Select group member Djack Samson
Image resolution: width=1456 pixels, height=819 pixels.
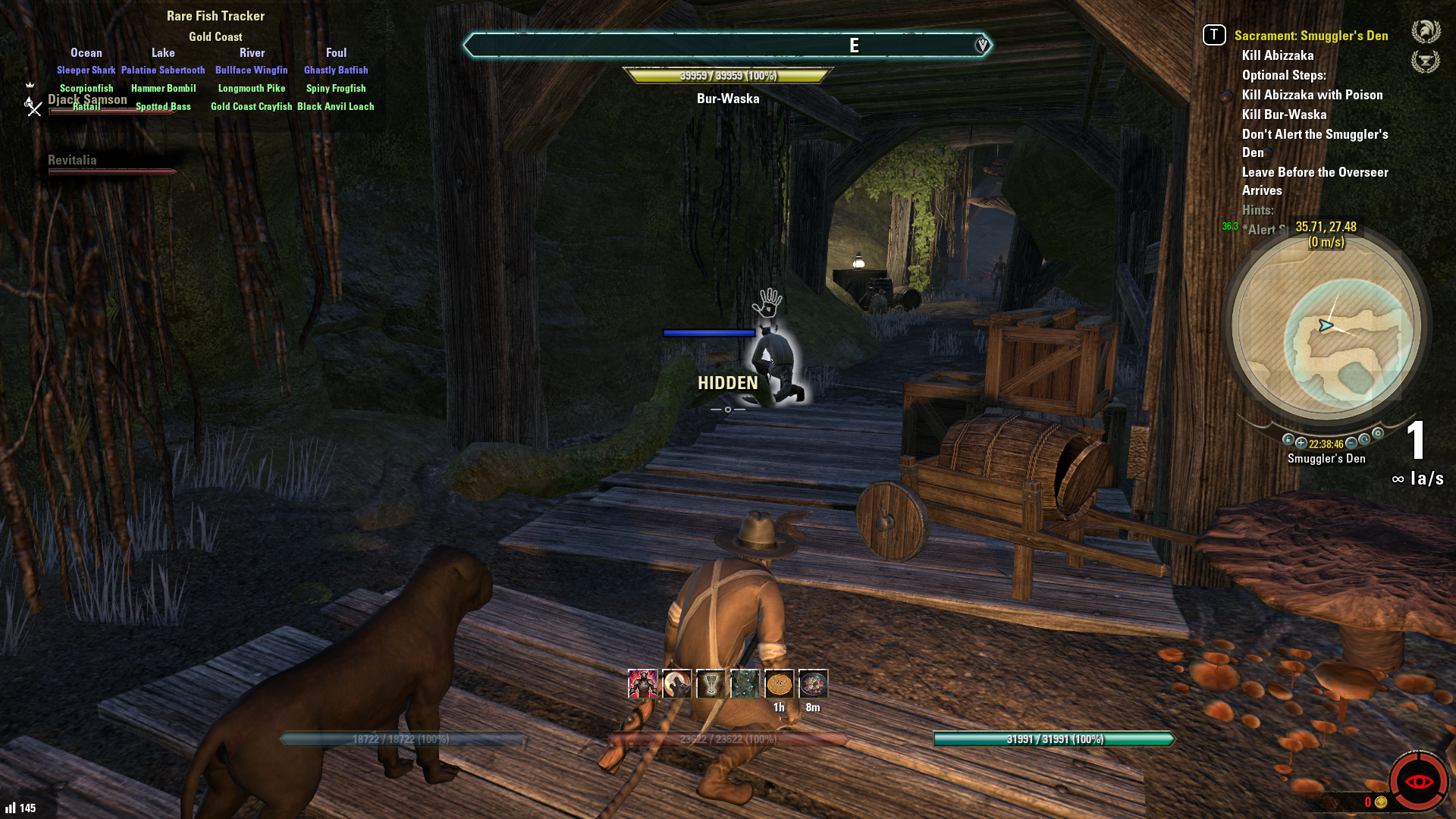click(87, 100)
